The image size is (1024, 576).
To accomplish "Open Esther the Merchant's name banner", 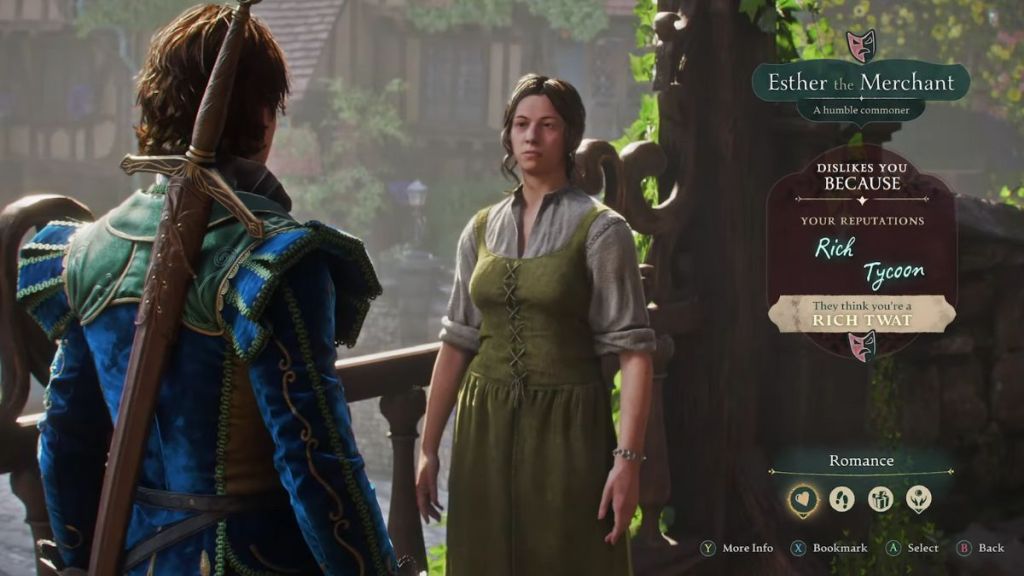I will (860, 82).
